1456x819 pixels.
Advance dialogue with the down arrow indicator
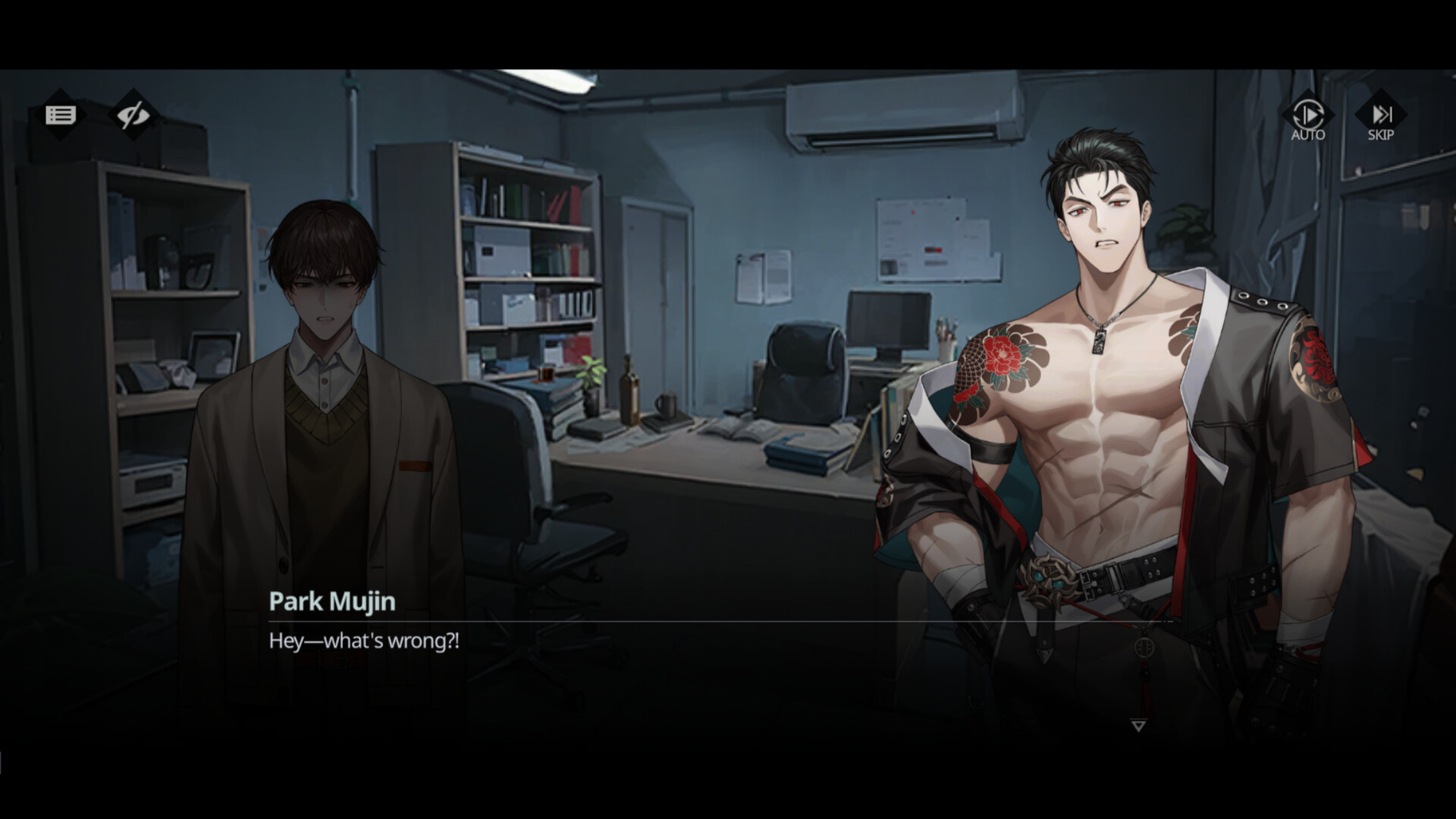coord(1137,726)
